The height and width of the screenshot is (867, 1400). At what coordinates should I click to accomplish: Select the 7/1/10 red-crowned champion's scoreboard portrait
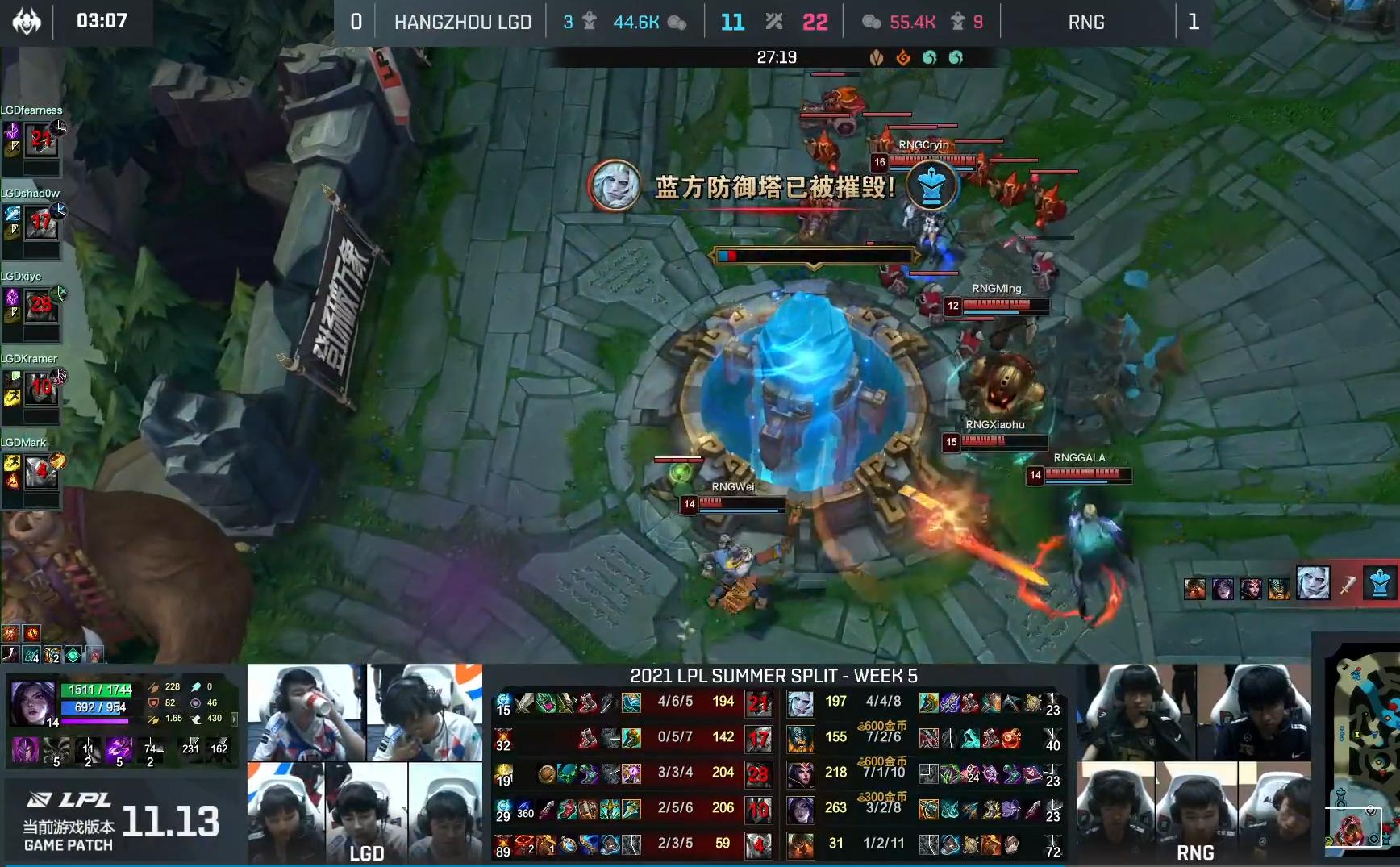click(x=801, y=774)
